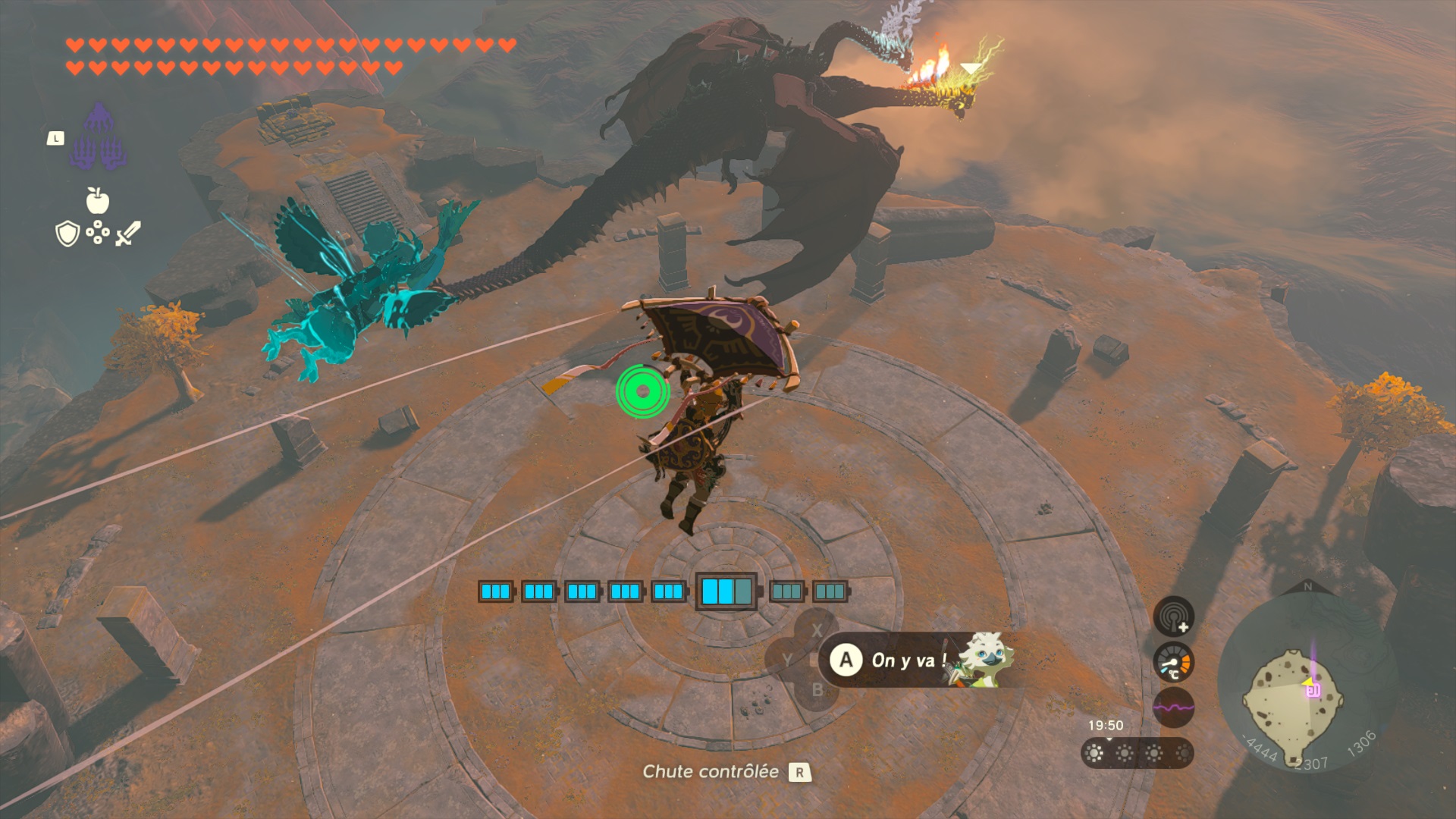Select the purple hands ability icon

coord(98,137)
